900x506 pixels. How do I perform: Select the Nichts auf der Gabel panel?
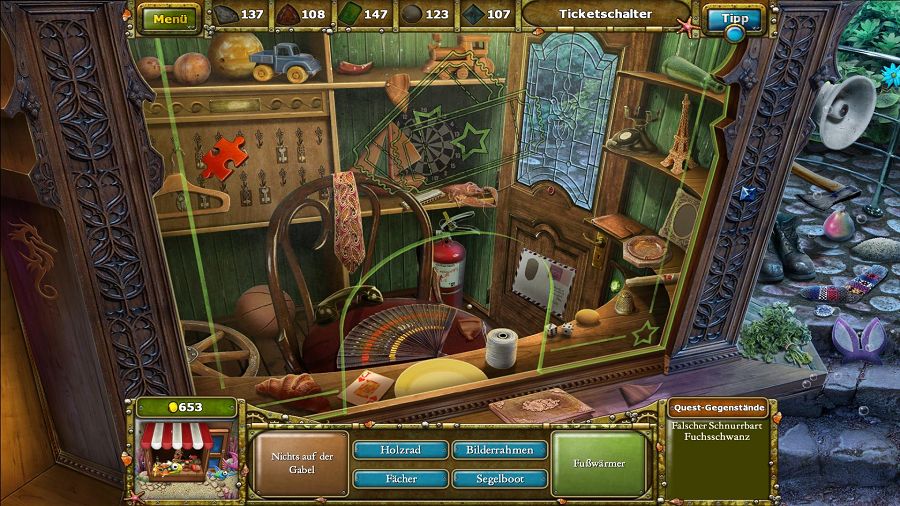coord(301,463)
